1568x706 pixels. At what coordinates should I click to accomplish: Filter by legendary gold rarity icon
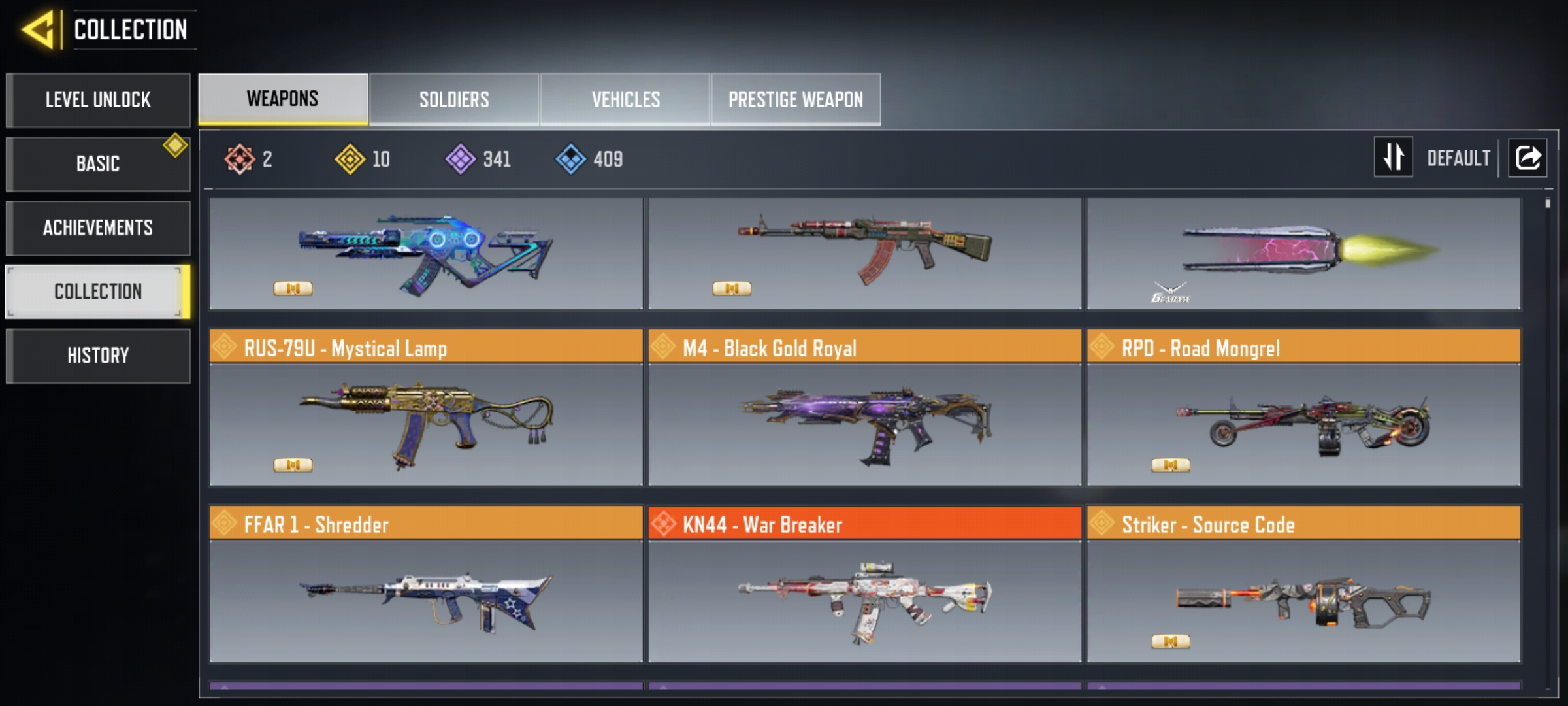(350, 159)
